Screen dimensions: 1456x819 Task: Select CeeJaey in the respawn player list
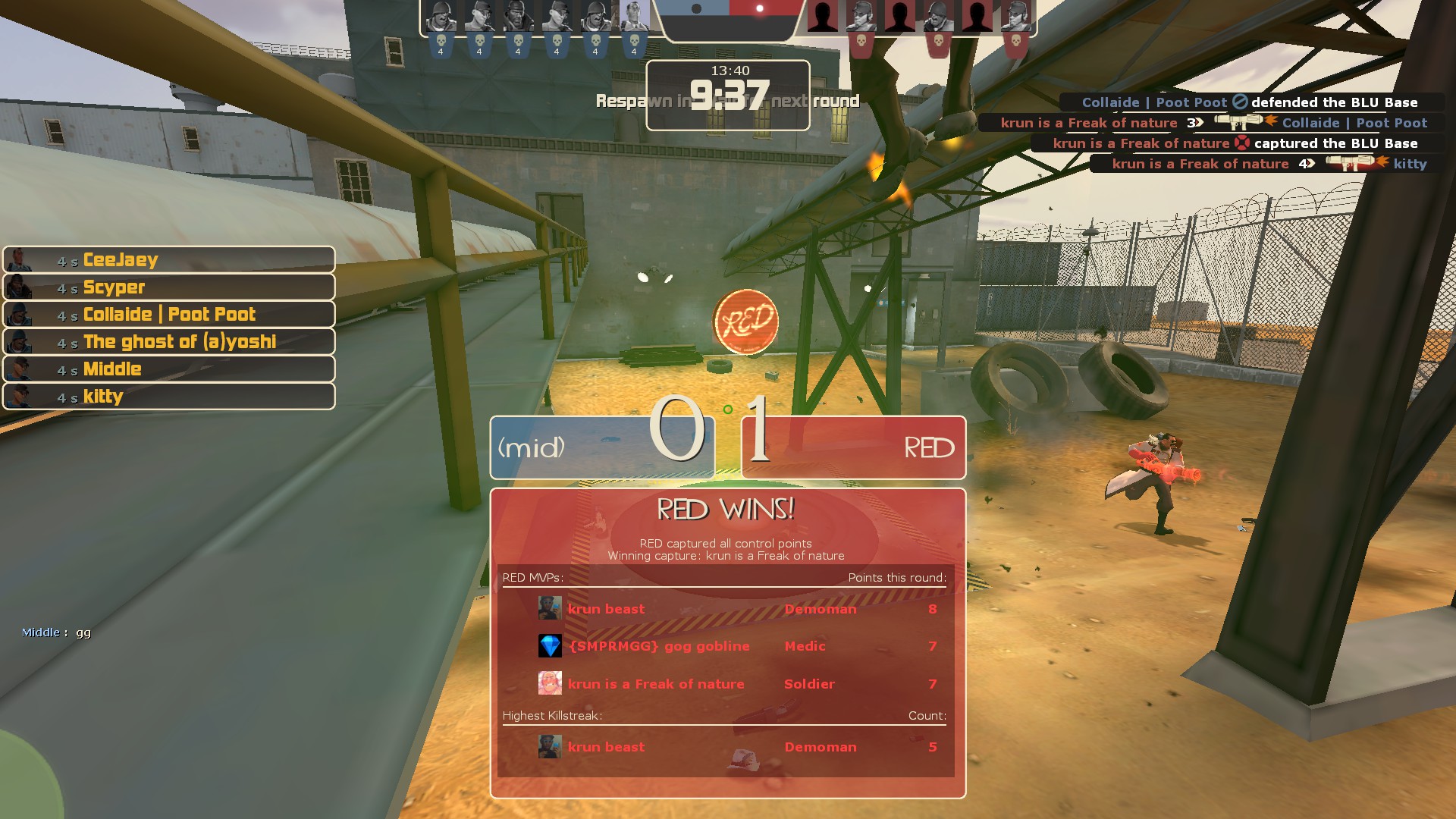(168, 260)
